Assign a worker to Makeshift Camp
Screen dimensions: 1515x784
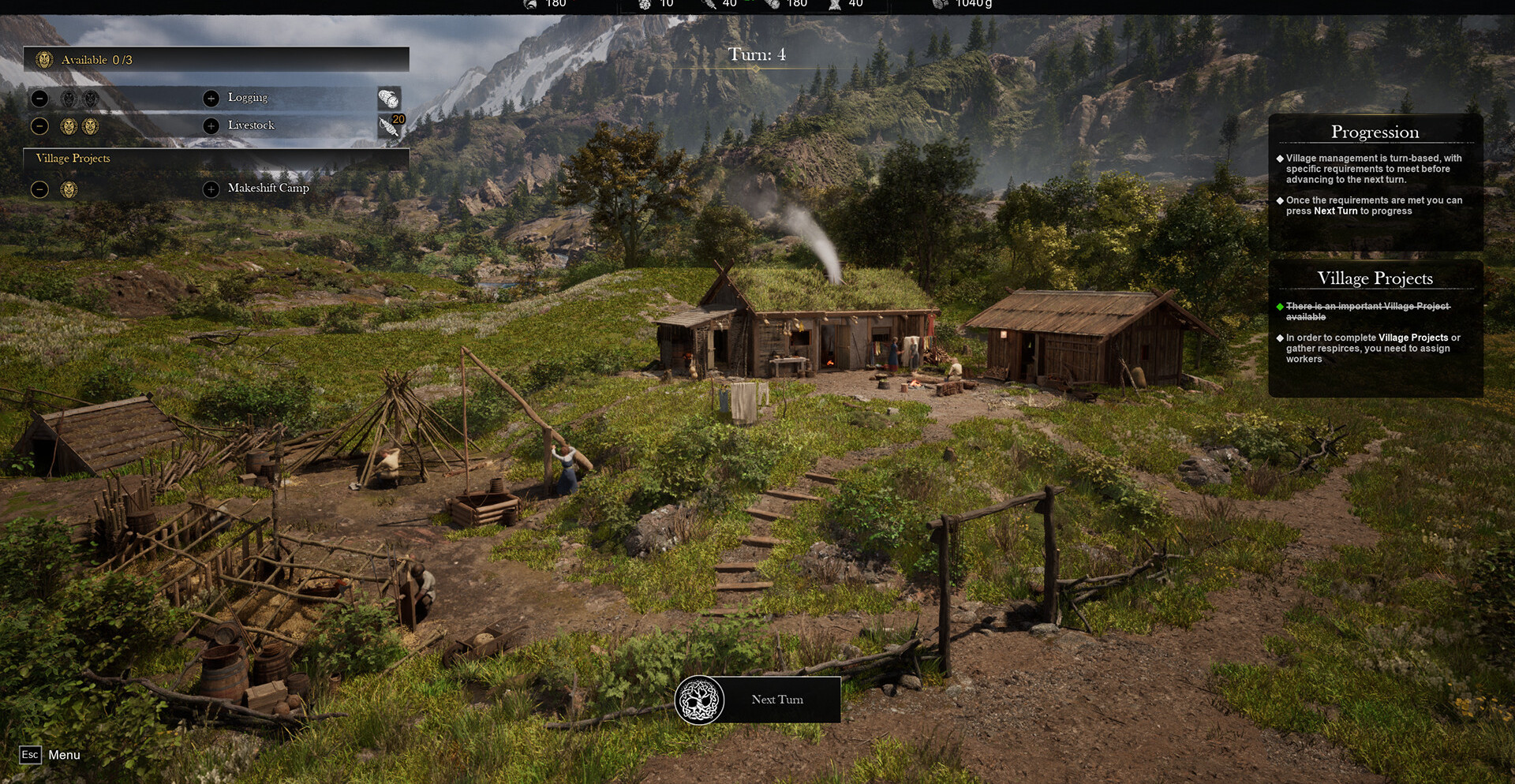tap(211, 189)
